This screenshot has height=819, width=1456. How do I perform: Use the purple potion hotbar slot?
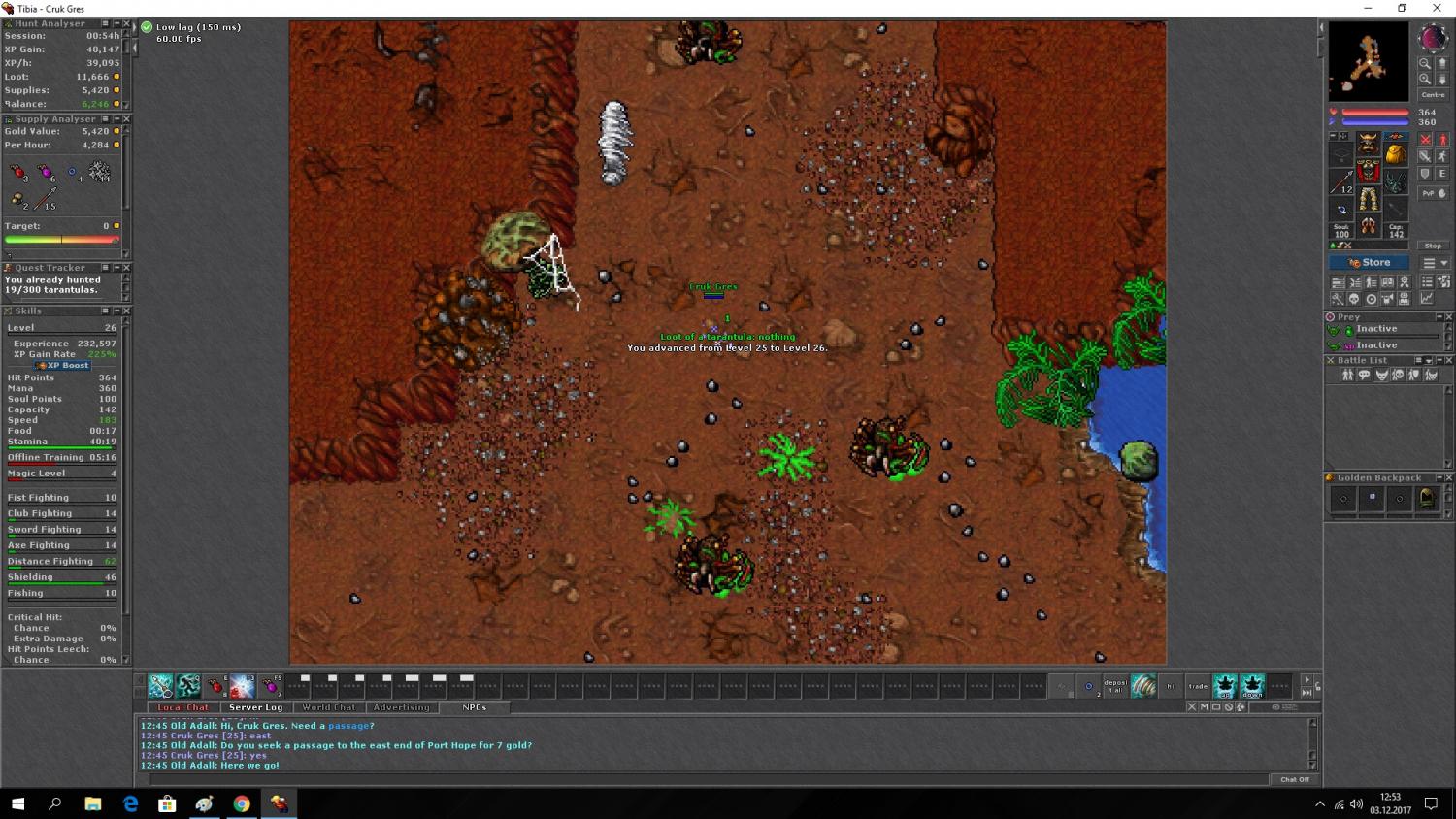270,687
